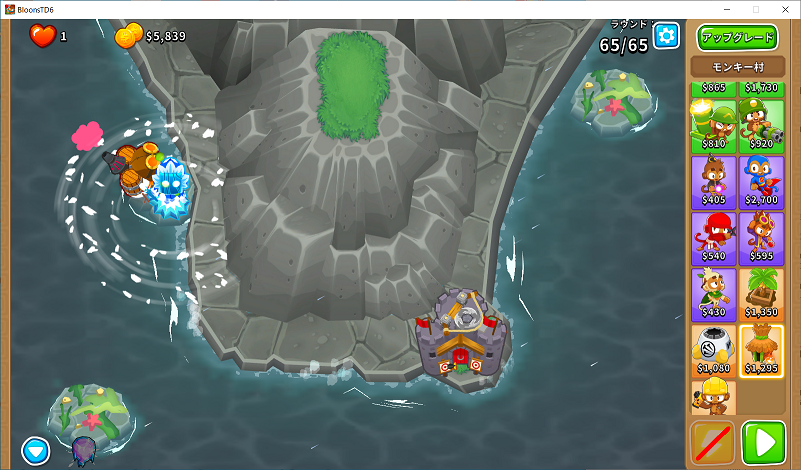Select the Engineer Monkey tower icon
801x470 pixels.
pyautogui.click(x=713, y=397)
